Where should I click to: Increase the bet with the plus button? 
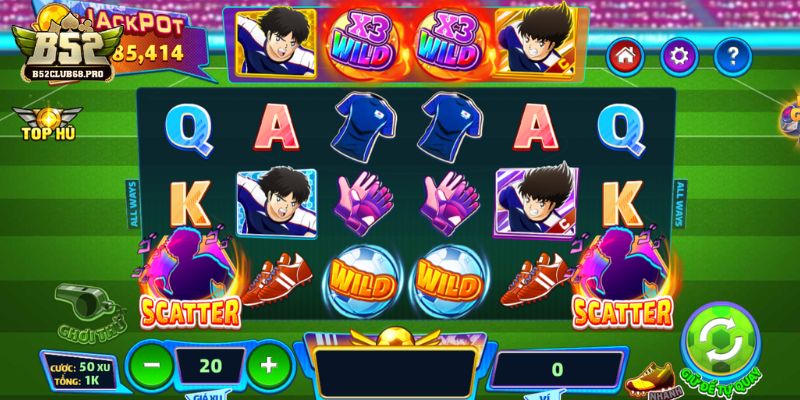point(268,364)
